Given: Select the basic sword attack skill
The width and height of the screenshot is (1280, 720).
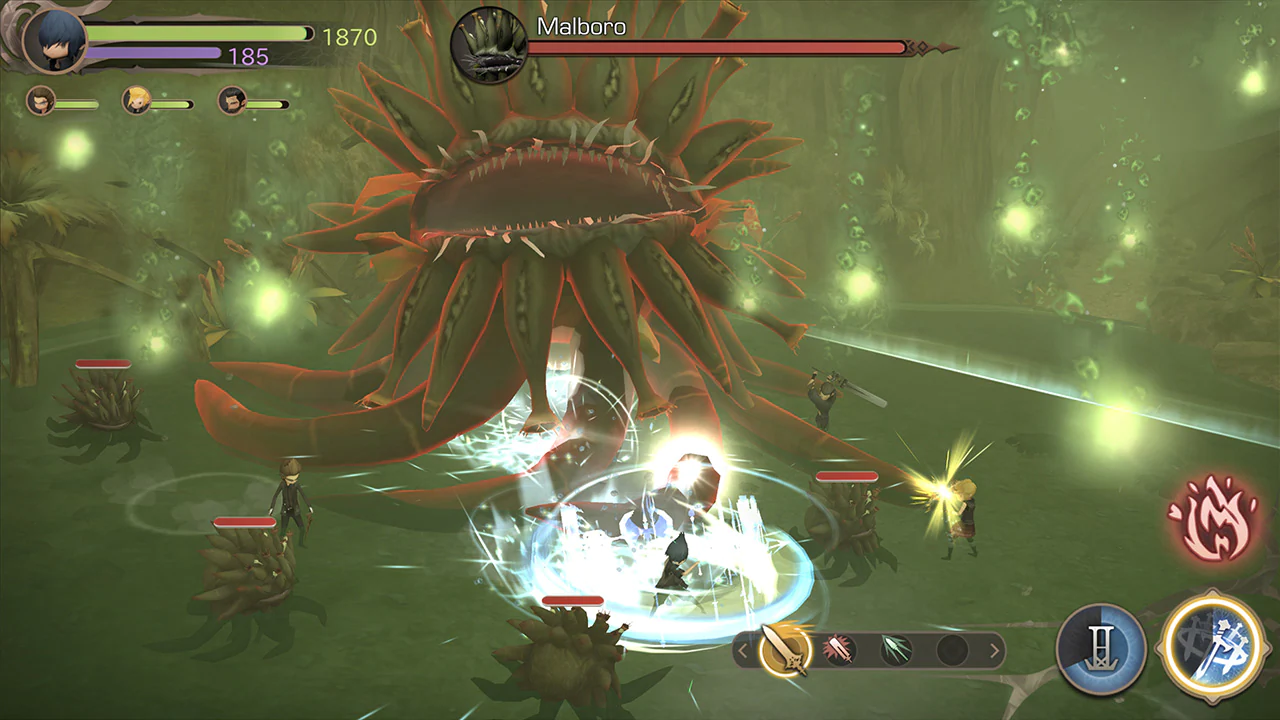Looking at the screenshot, I should click(x=788, y=650).
